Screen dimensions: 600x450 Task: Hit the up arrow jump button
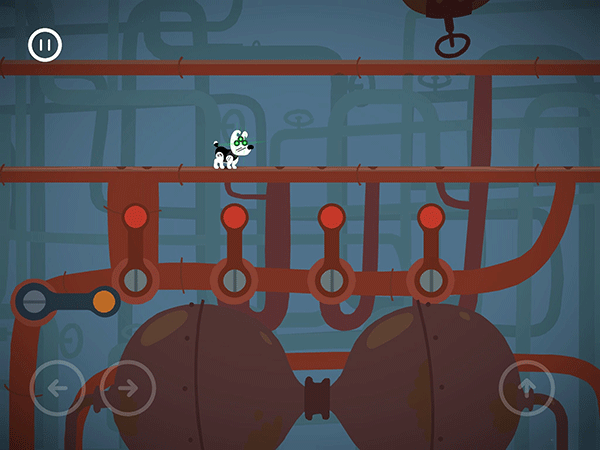click(527, 387)
